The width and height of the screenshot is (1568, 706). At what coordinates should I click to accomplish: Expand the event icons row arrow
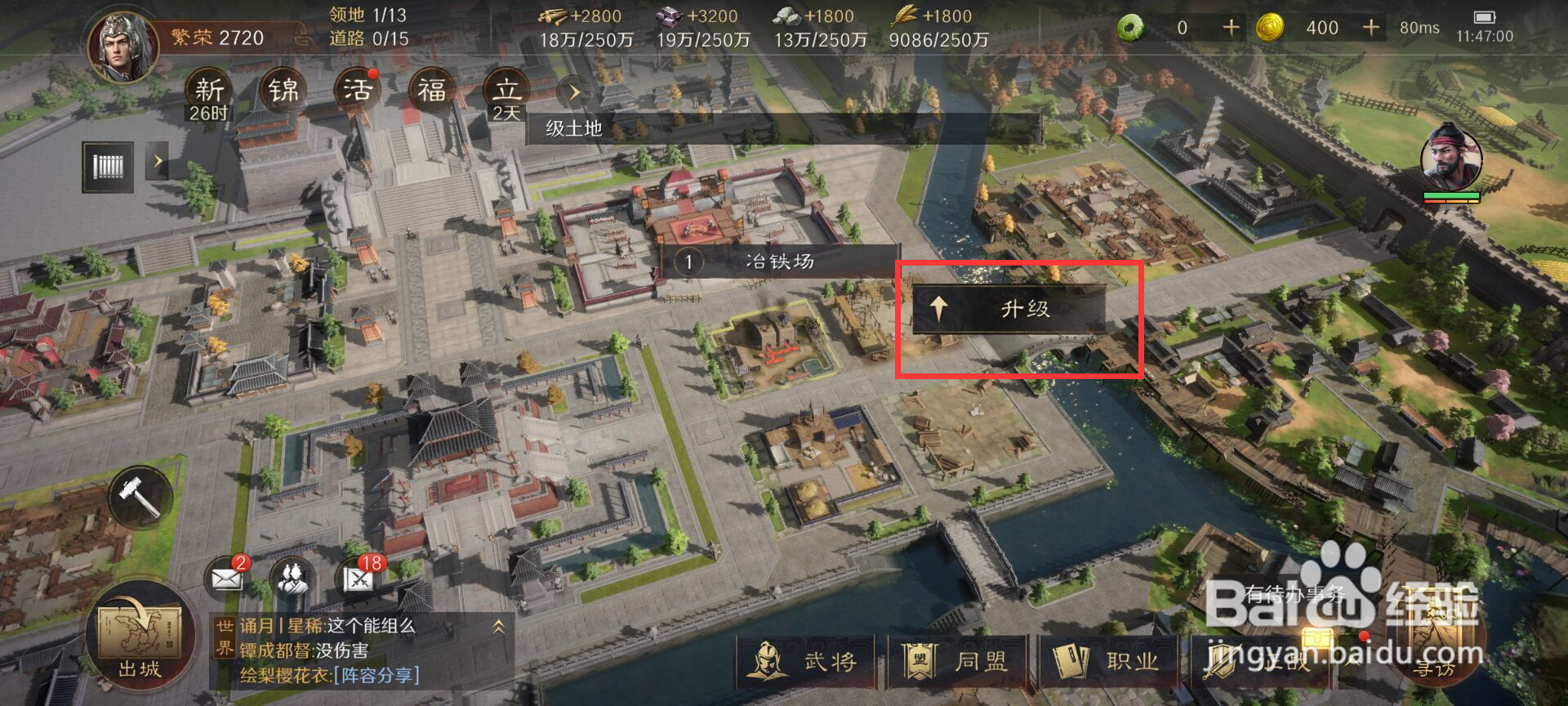tap(573, 92)
